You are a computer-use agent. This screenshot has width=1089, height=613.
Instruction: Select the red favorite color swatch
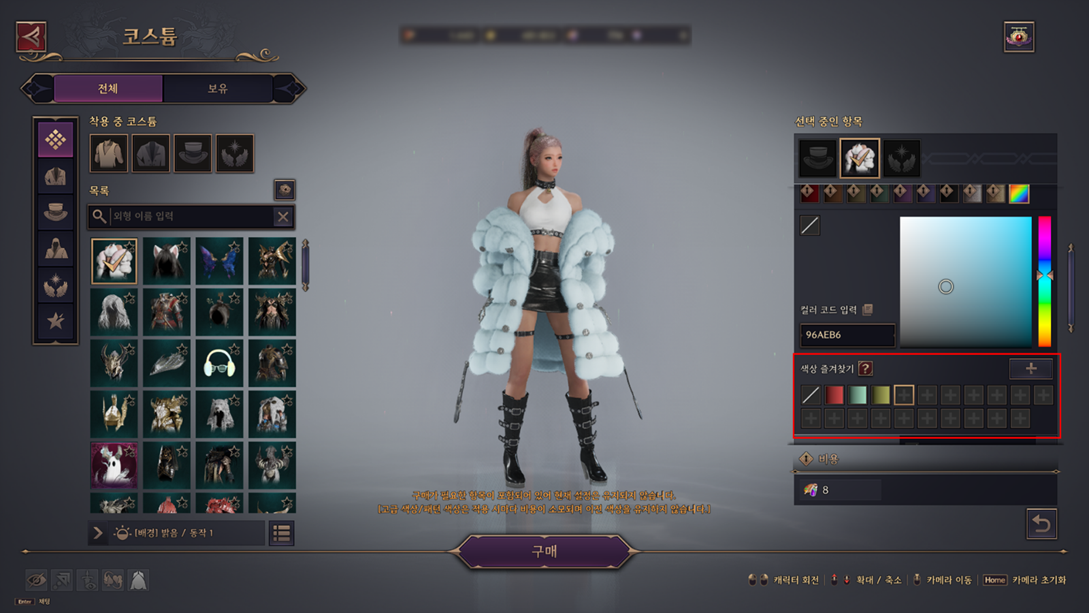point(834,395)
